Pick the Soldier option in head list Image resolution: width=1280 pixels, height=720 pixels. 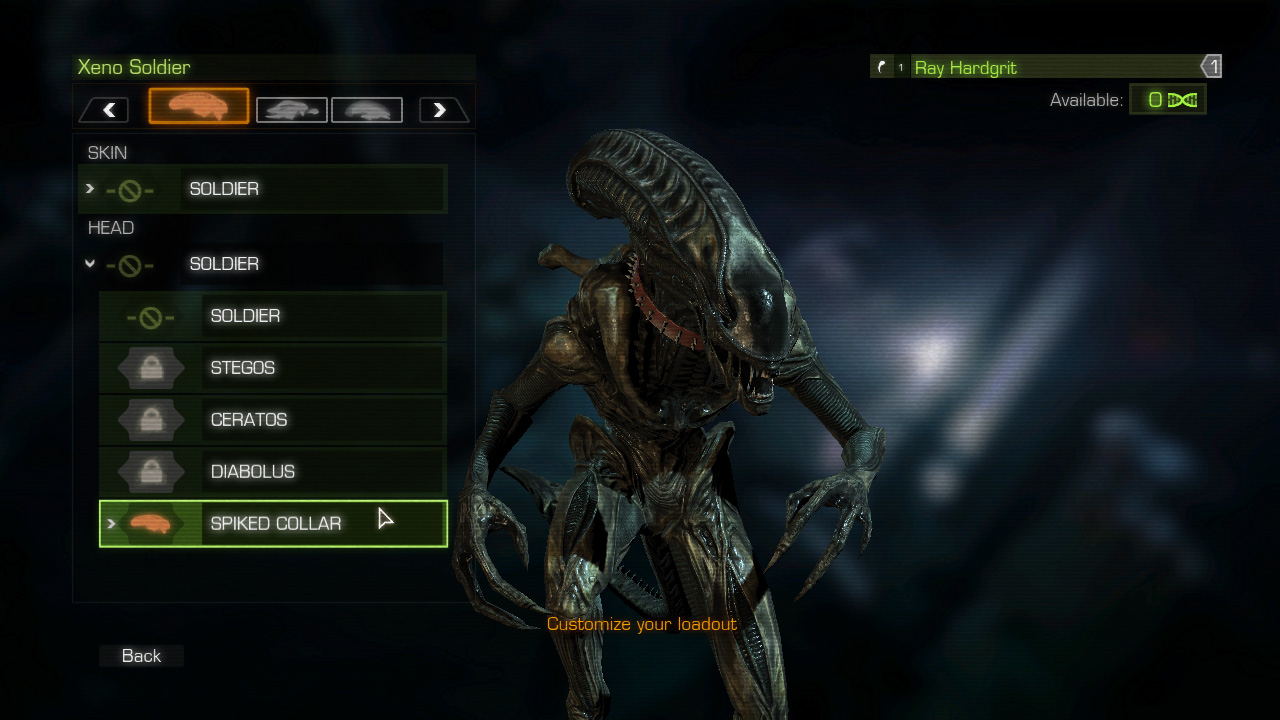coord(273,316)
